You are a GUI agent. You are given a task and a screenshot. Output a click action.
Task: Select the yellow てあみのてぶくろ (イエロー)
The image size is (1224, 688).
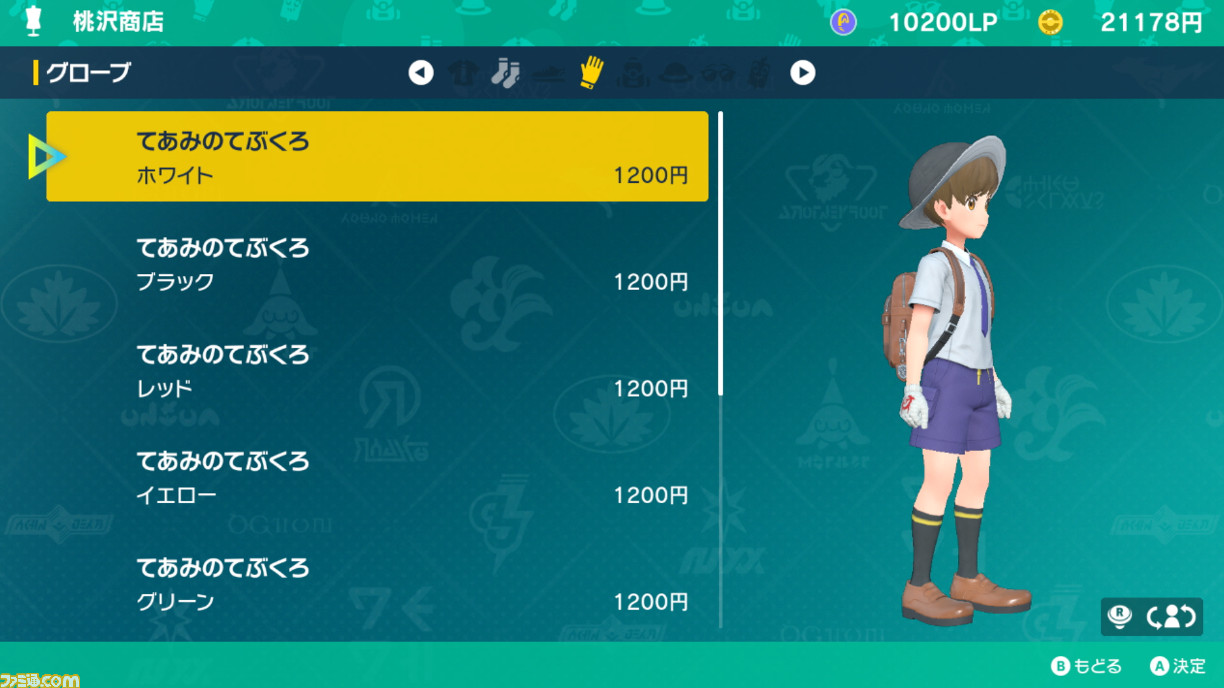coord(377,477)
